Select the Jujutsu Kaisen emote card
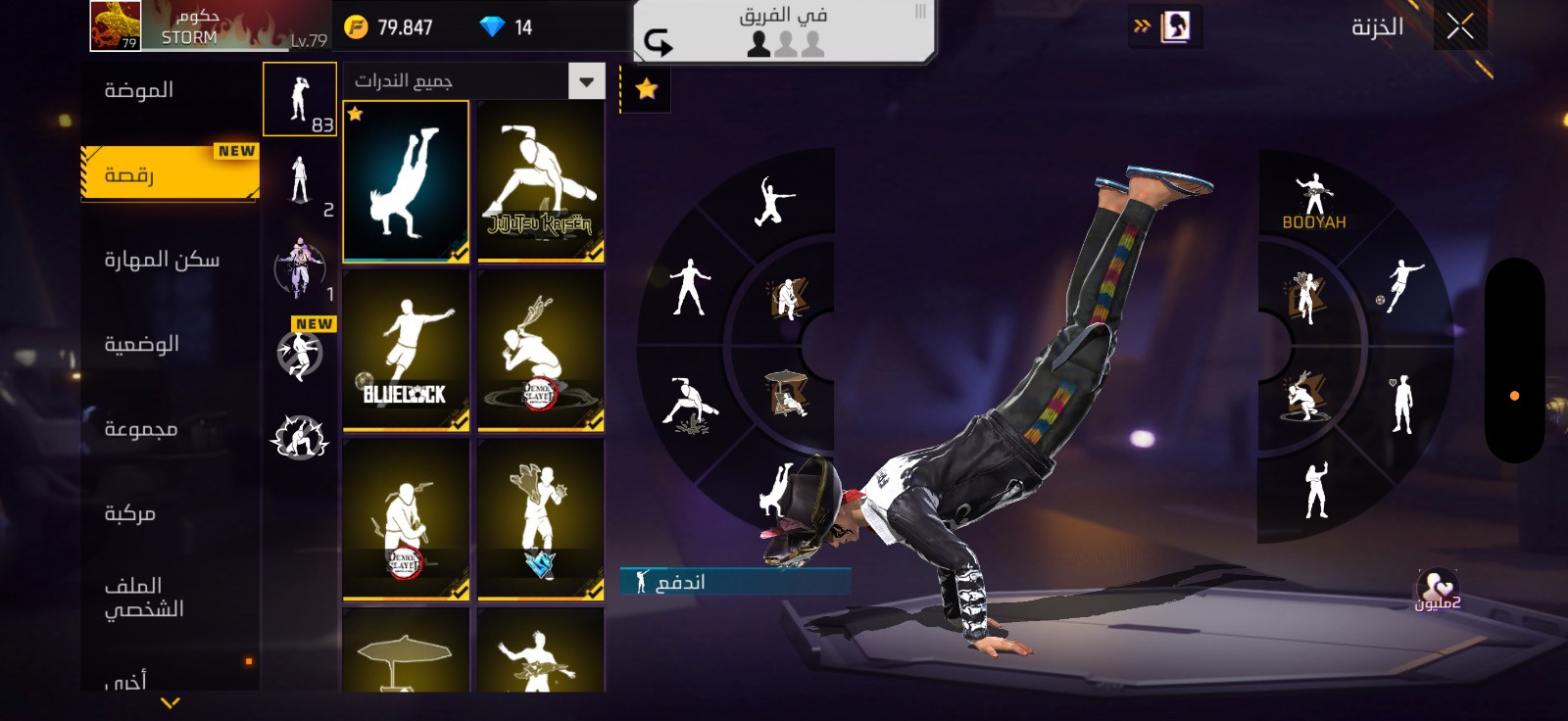The width and height of the screenshot is (1568, 721). 540,182
